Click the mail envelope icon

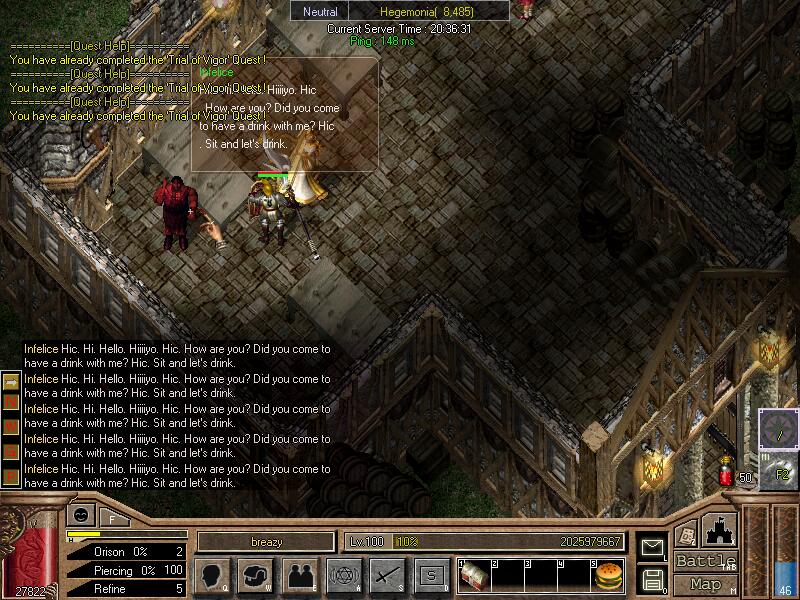click(653, 548)
